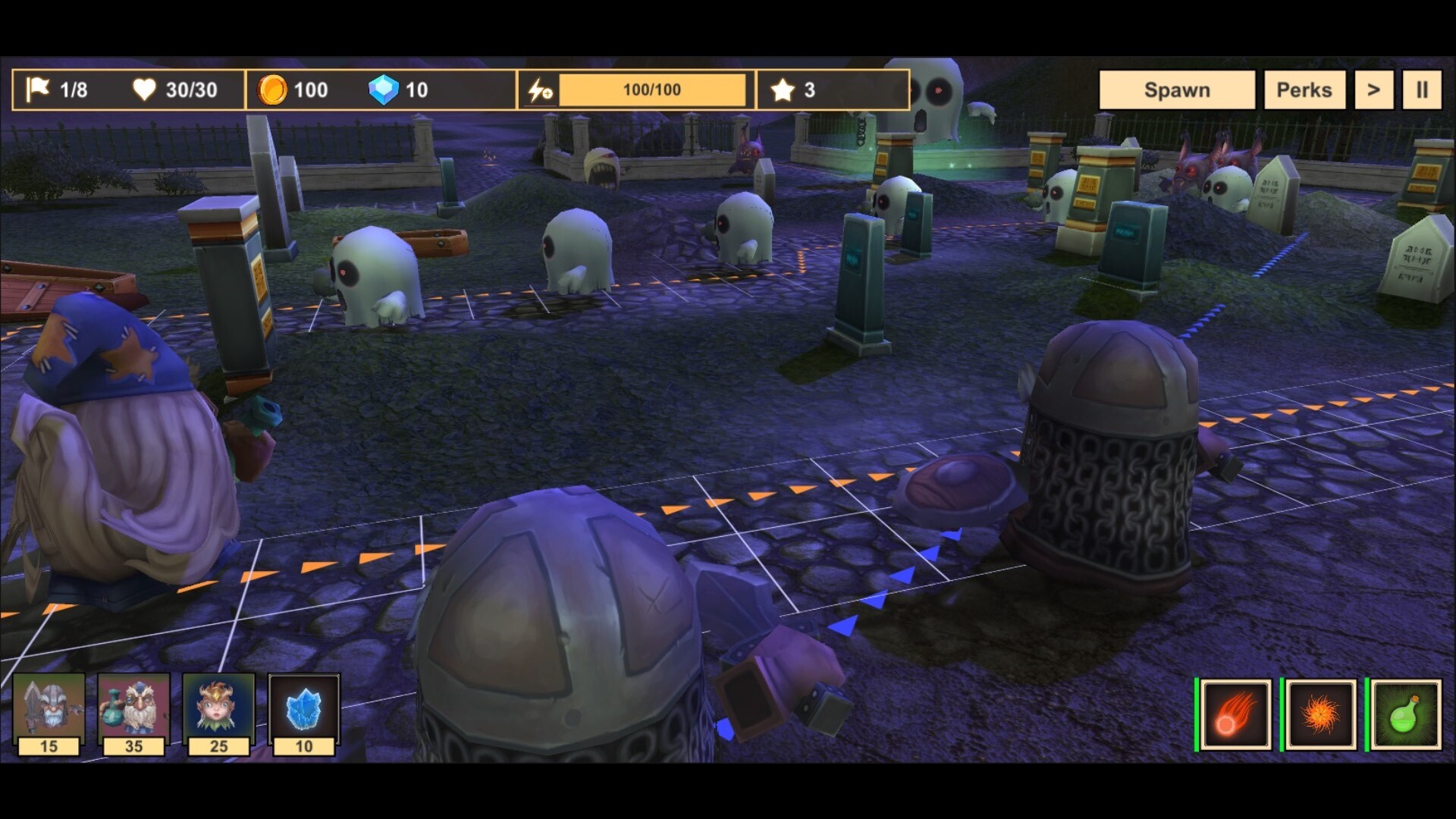Enable fast-forward game speed
Image resolution: width=1456 pixels, height=819 pixels.
[x=1373, y=89]
